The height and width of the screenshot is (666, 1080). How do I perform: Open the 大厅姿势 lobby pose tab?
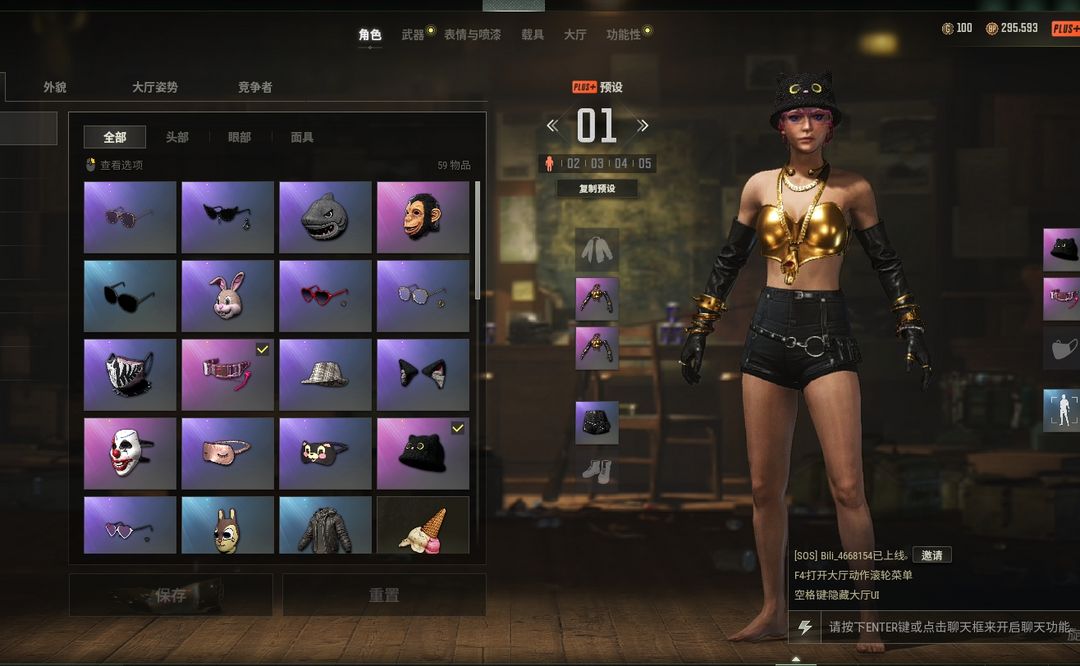[155, 87]
